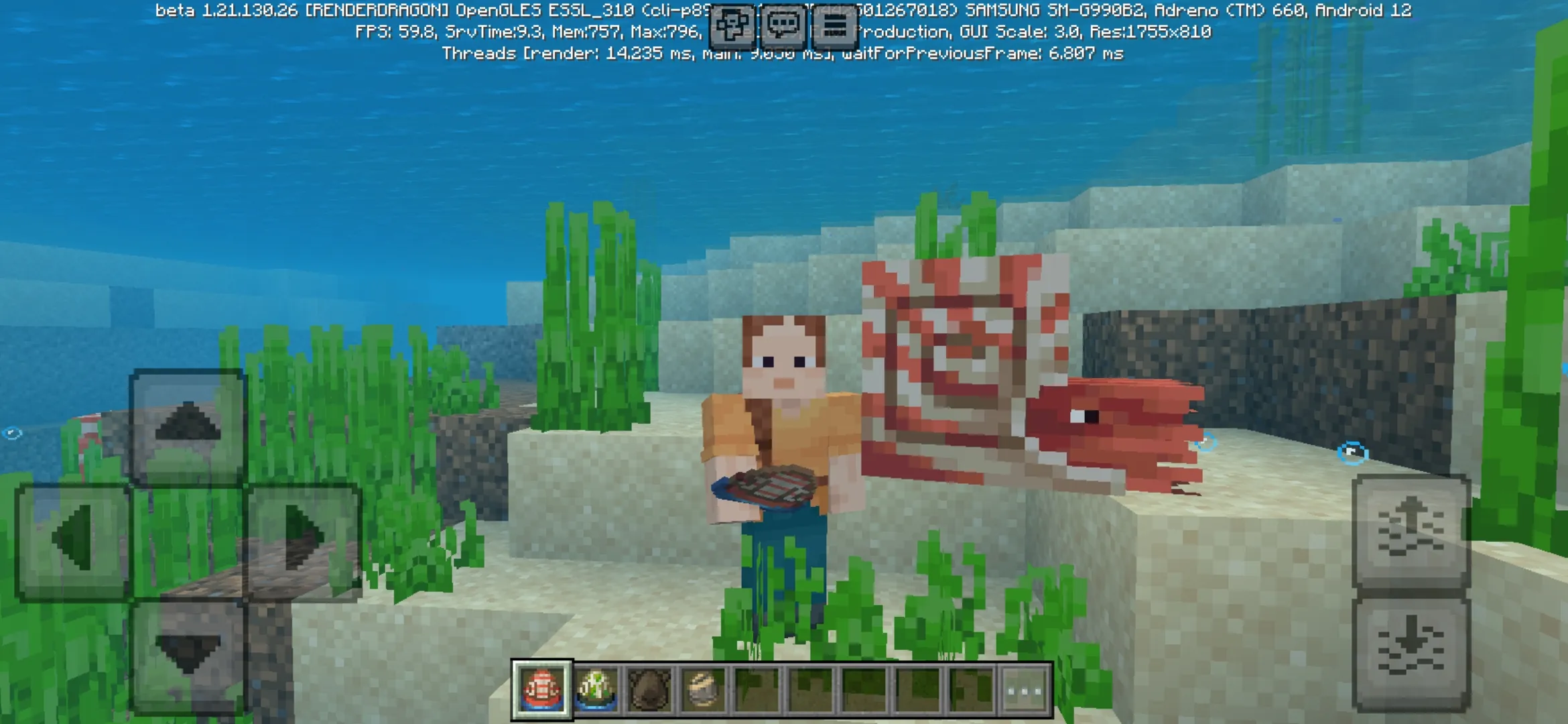Open the pause menu list icon
The image size is (1568, 724).
click(836, 25)
